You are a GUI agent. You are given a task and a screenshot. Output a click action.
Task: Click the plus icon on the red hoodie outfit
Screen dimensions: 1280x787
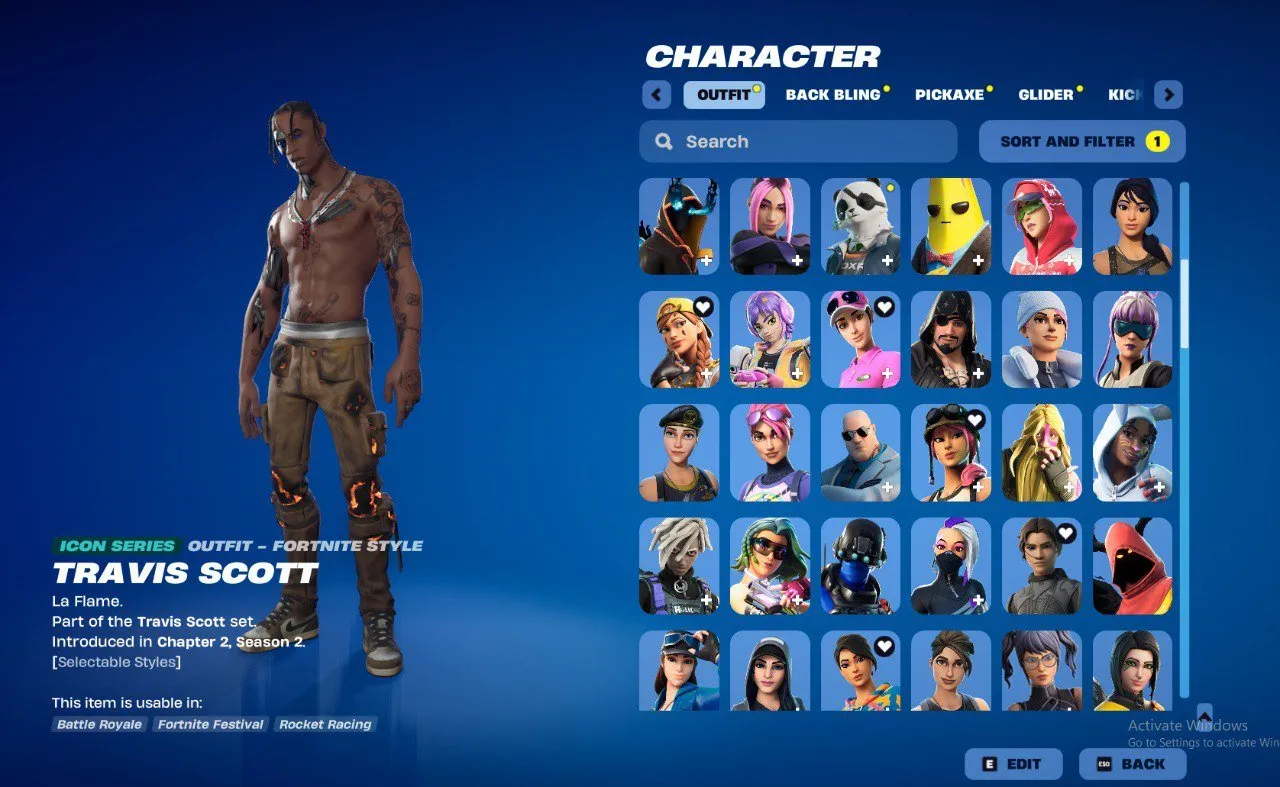click(1068, 262)
